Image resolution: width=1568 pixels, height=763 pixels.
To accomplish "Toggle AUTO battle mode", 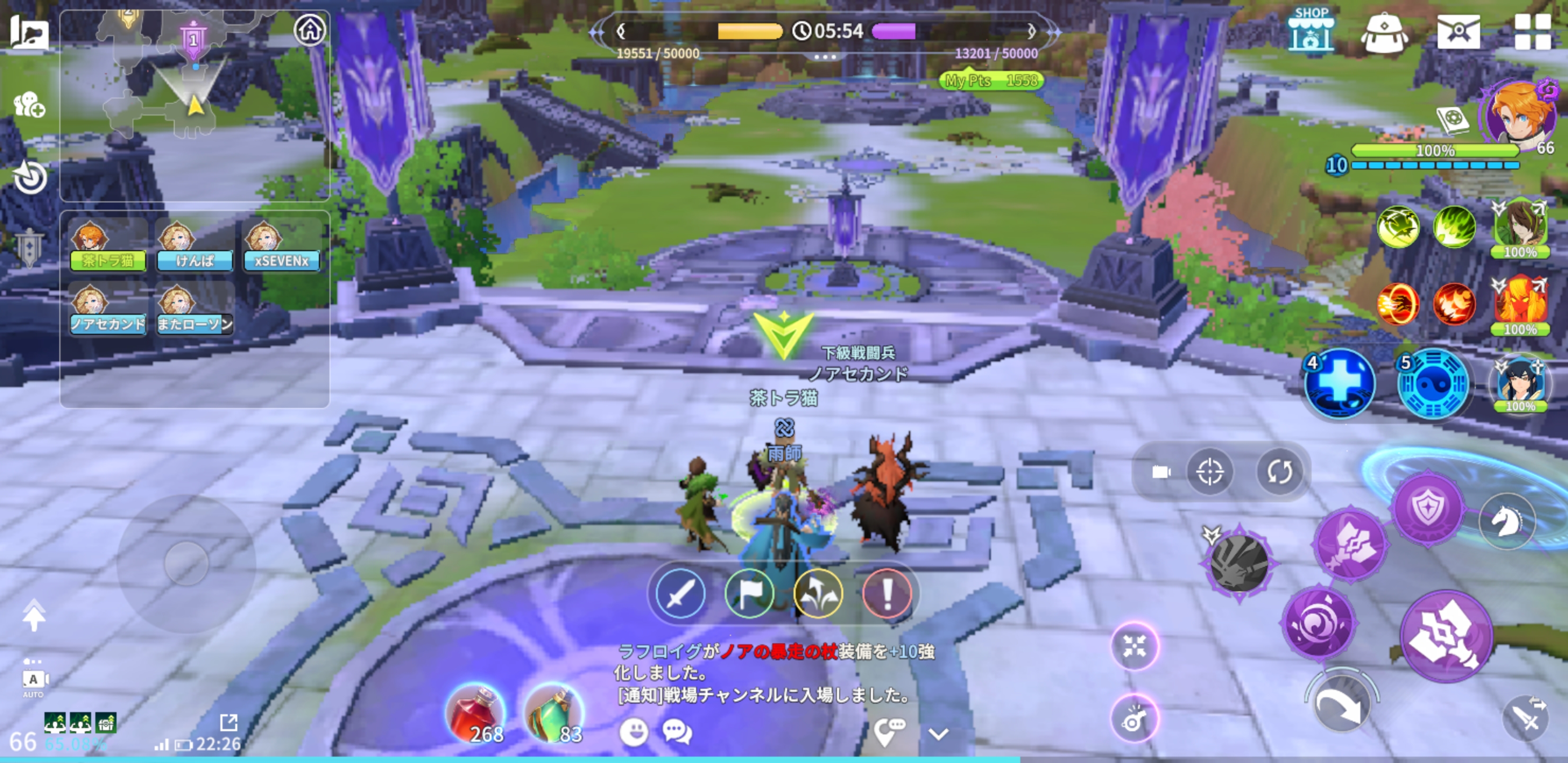I will pos(34,680).
